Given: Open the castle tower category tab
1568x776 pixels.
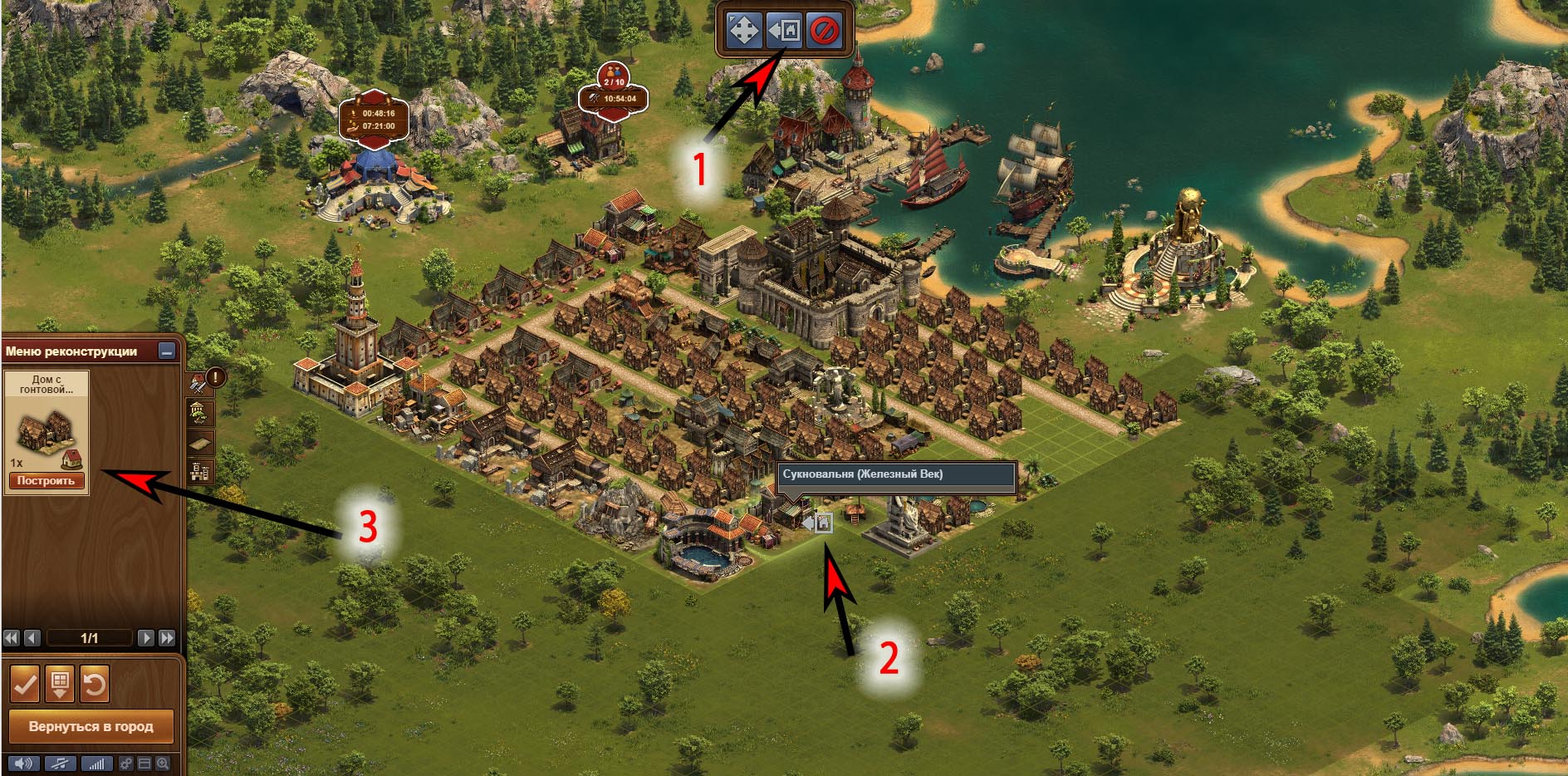Looking at the screenshot, I should tap(199, 473).
